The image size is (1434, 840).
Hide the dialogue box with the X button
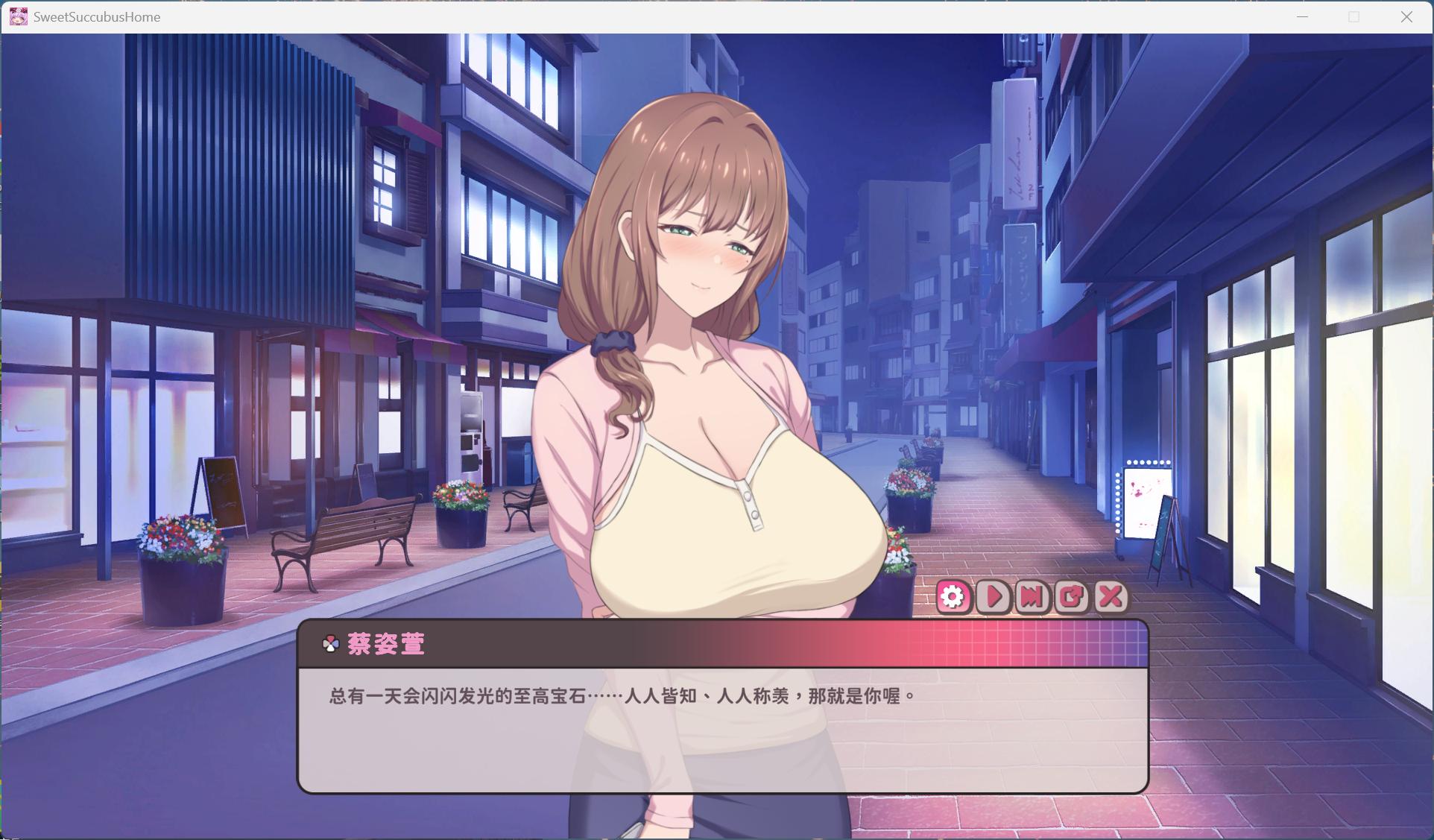tap(1111, 597)
